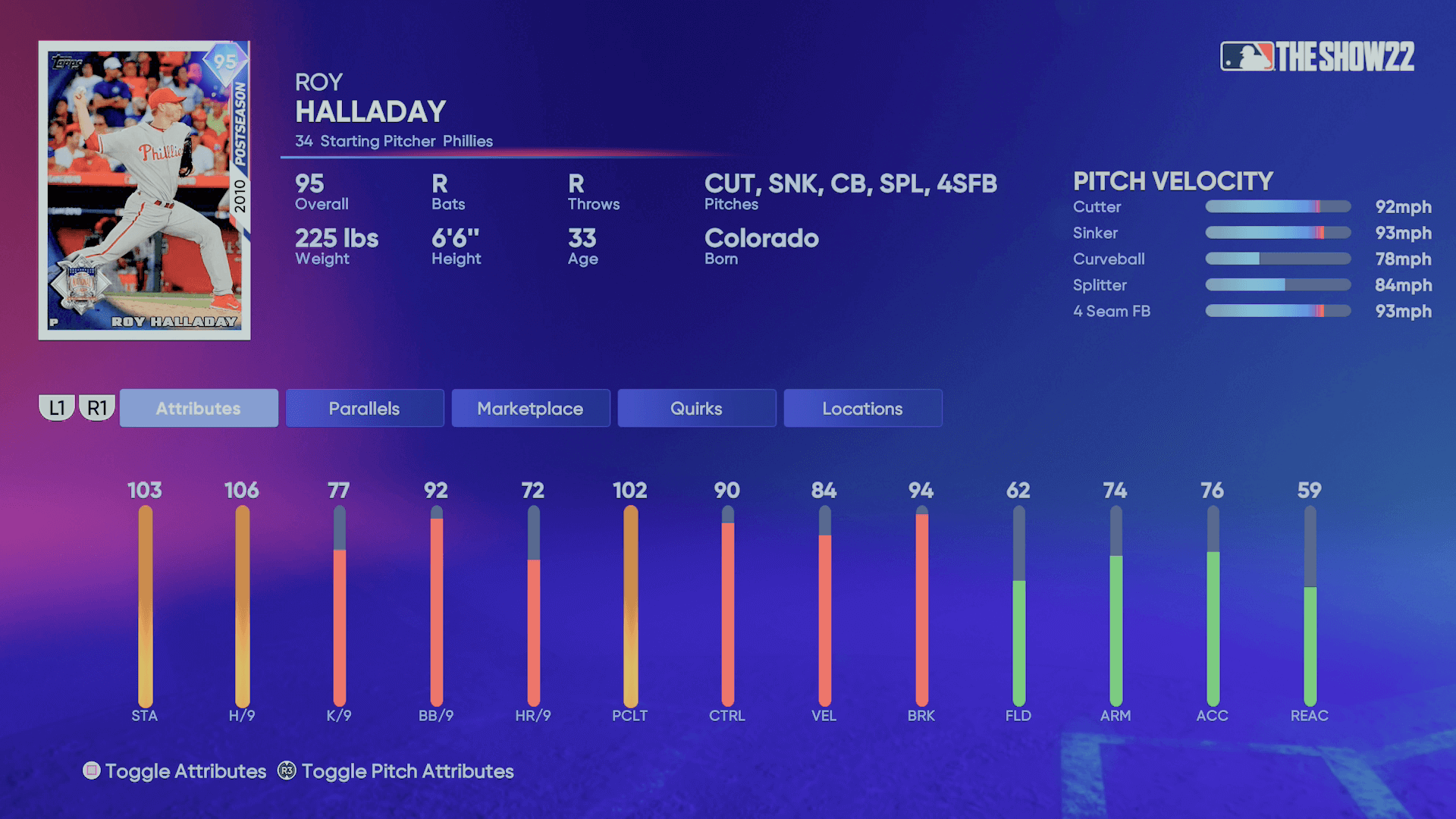Open the Roy Halladay card thumbnail
Image resolution: width=1456 pixels, height=819 pixels.
coord(146,190)
